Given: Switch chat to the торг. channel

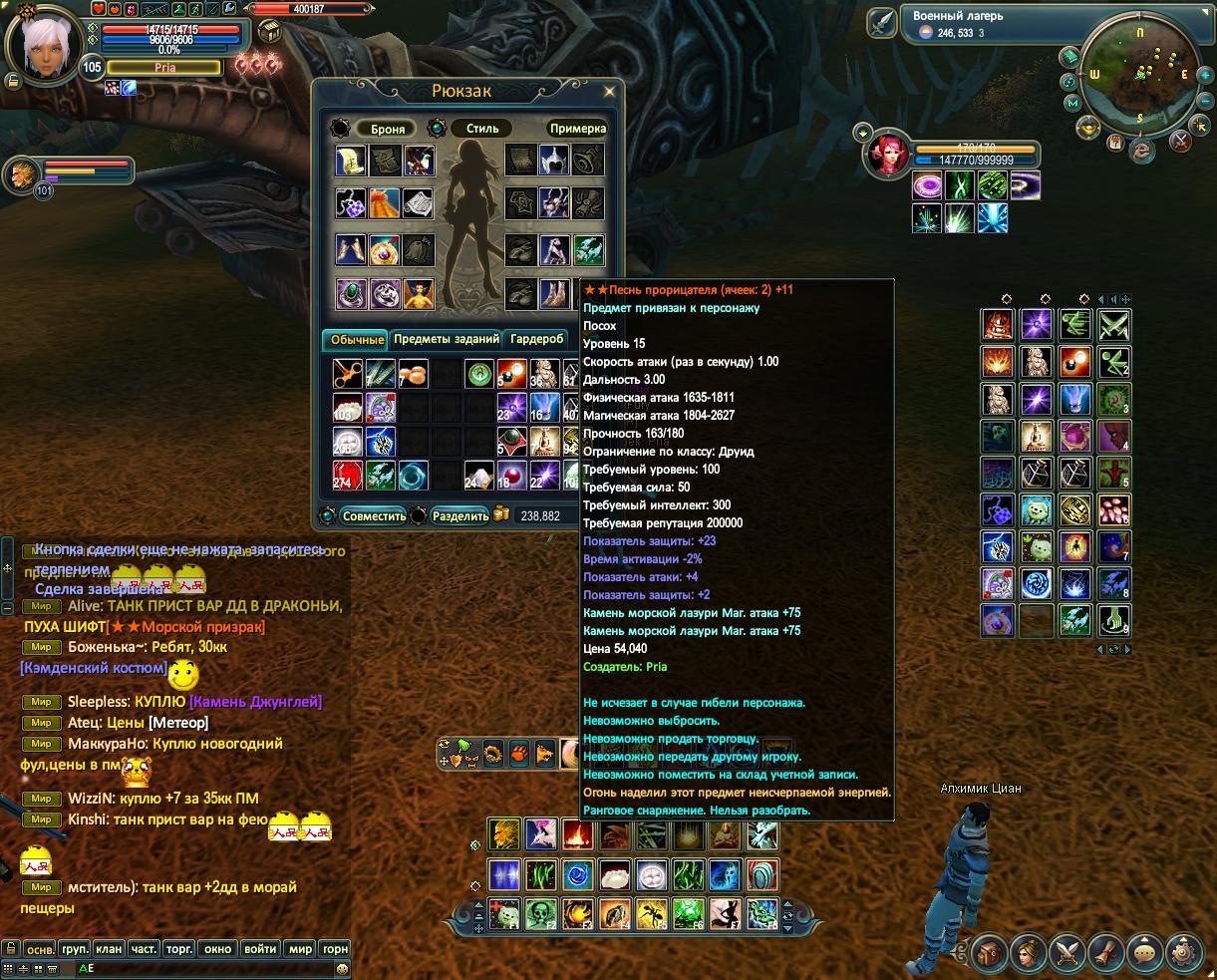Looking at the screenshot, I should pyautogui.click(x=178, y=949).
